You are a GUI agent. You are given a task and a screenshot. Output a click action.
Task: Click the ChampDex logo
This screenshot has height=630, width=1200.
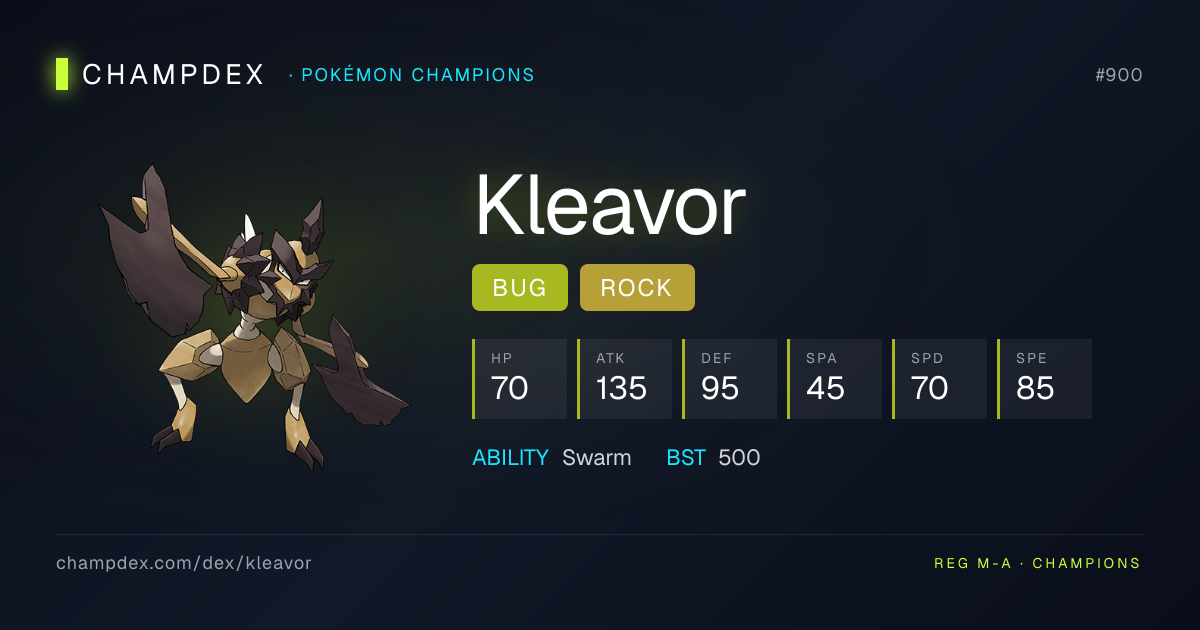click(160, 75)
